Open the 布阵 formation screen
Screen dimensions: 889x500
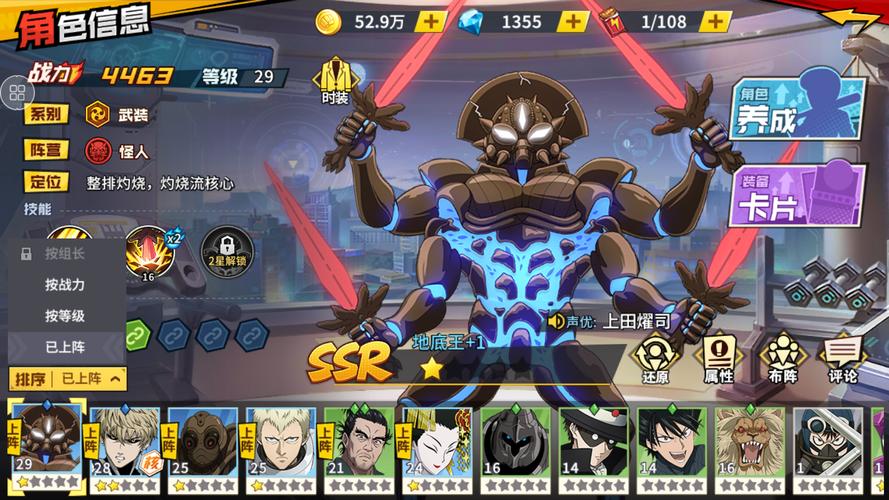coord(779,358)
